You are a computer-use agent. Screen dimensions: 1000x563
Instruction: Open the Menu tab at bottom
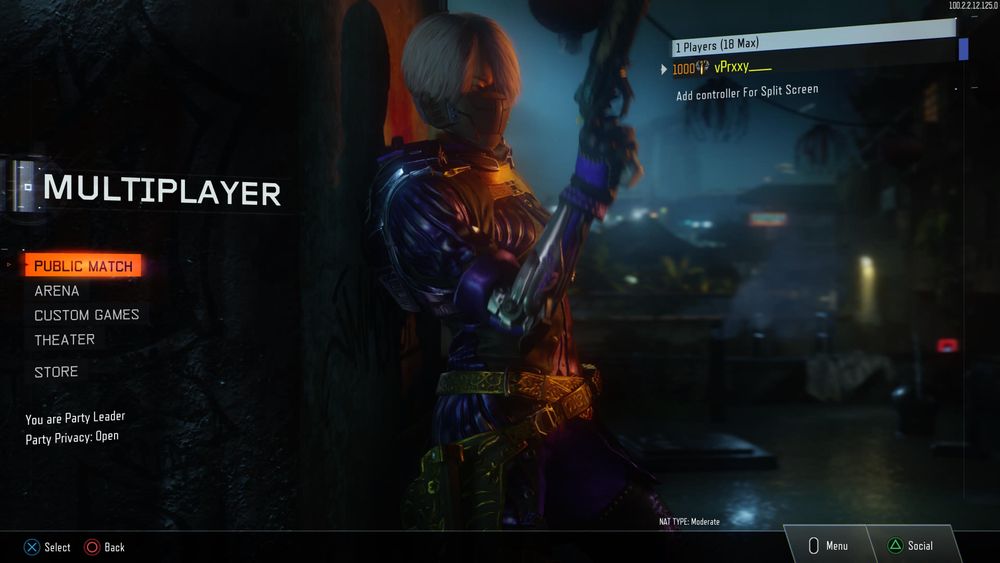(828, 545)
